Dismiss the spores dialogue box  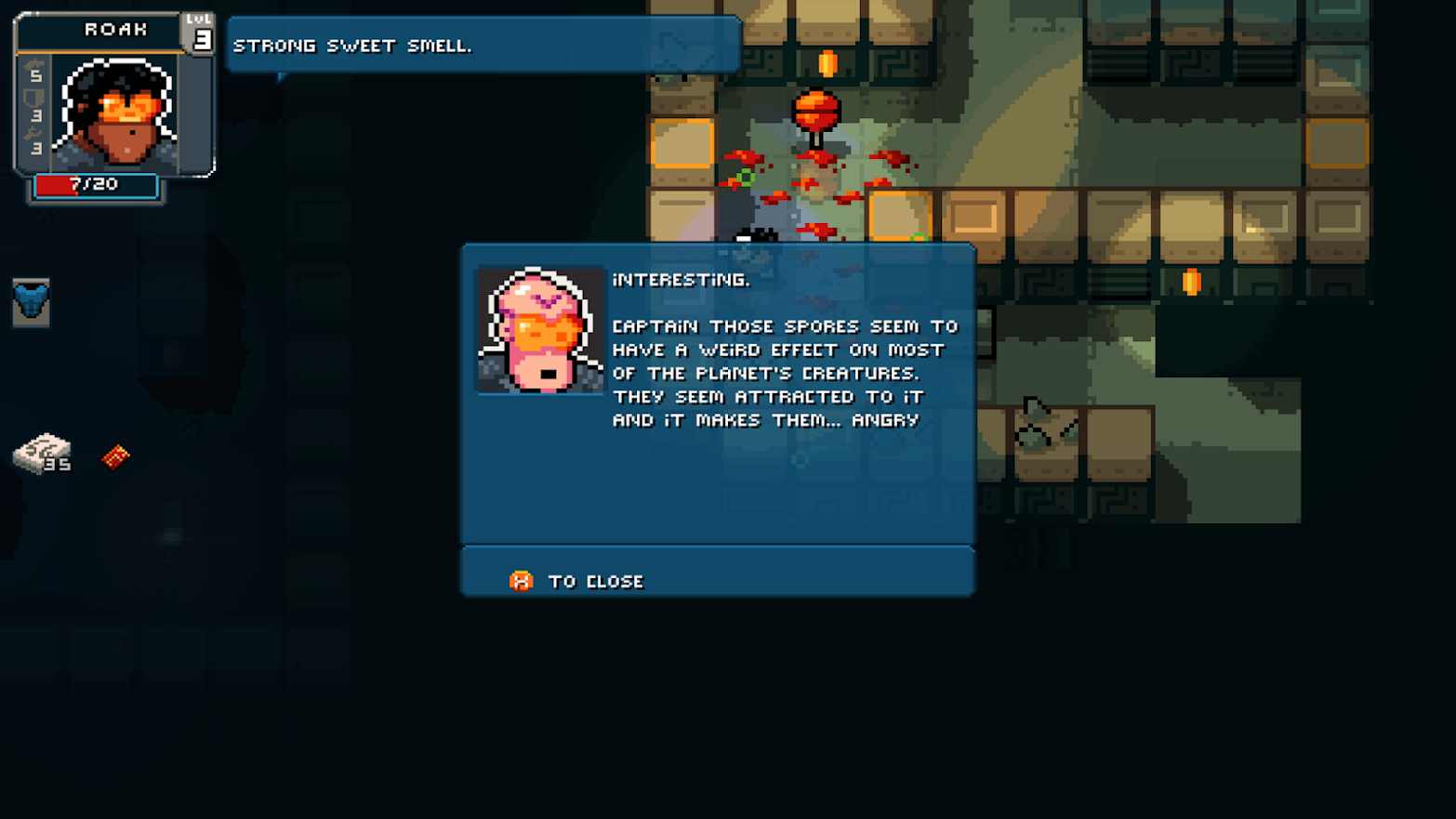click(x=595, y=580)
